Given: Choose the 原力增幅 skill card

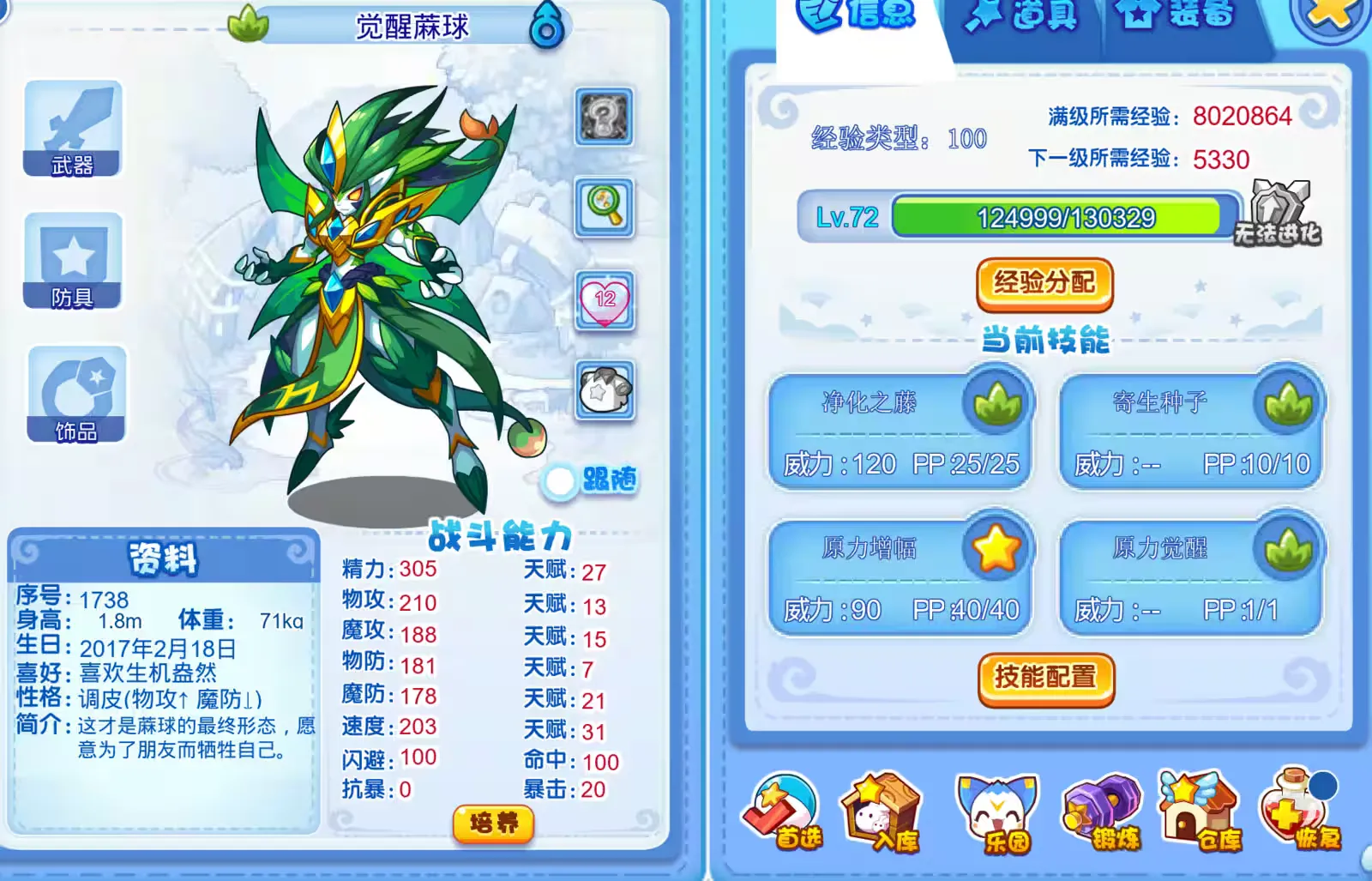Looking at the screenshot, I should pos(900,577).
